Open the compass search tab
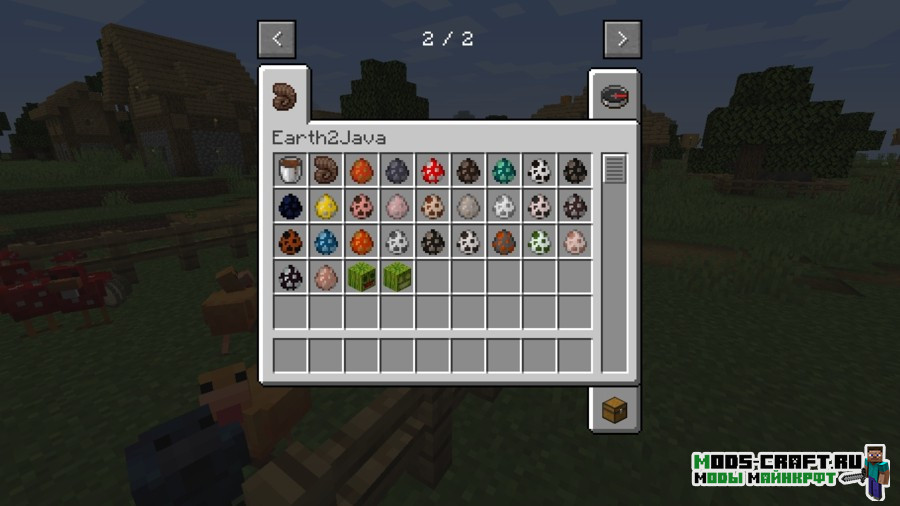 click(613, 97)
